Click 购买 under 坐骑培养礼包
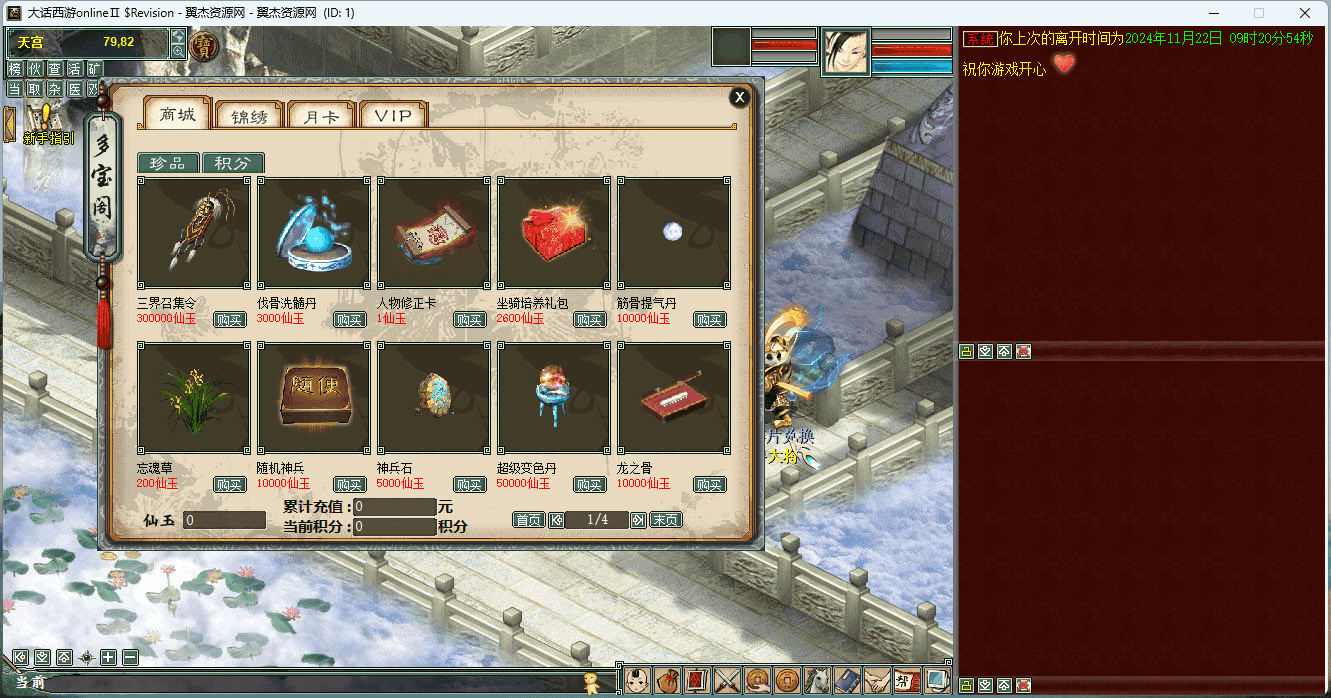Image resolution: width=1331 pixels, height=698 pixels. pos(589,320)
